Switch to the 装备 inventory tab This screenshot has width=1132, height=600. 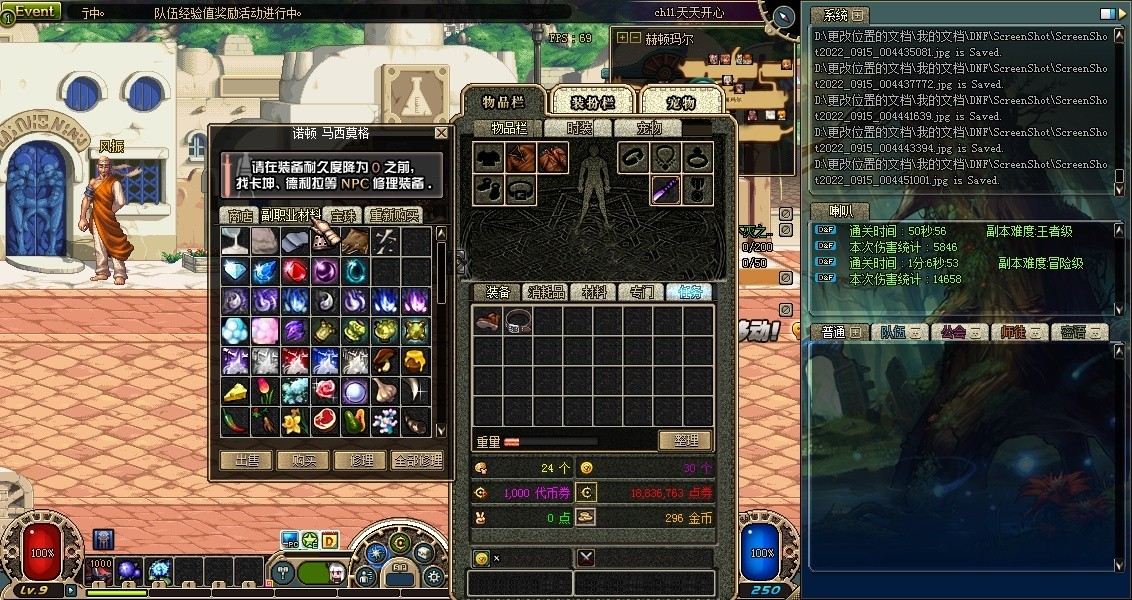497,292
